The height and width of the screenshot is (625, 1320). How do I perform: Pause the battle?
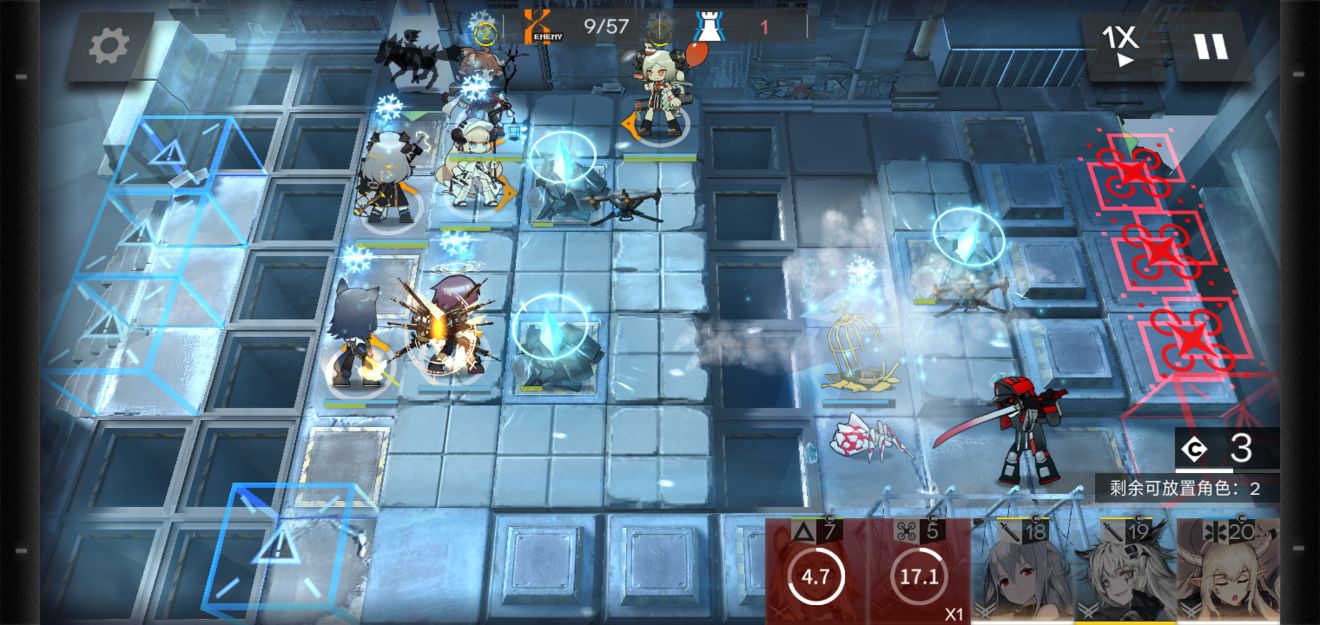(1211, 46)
